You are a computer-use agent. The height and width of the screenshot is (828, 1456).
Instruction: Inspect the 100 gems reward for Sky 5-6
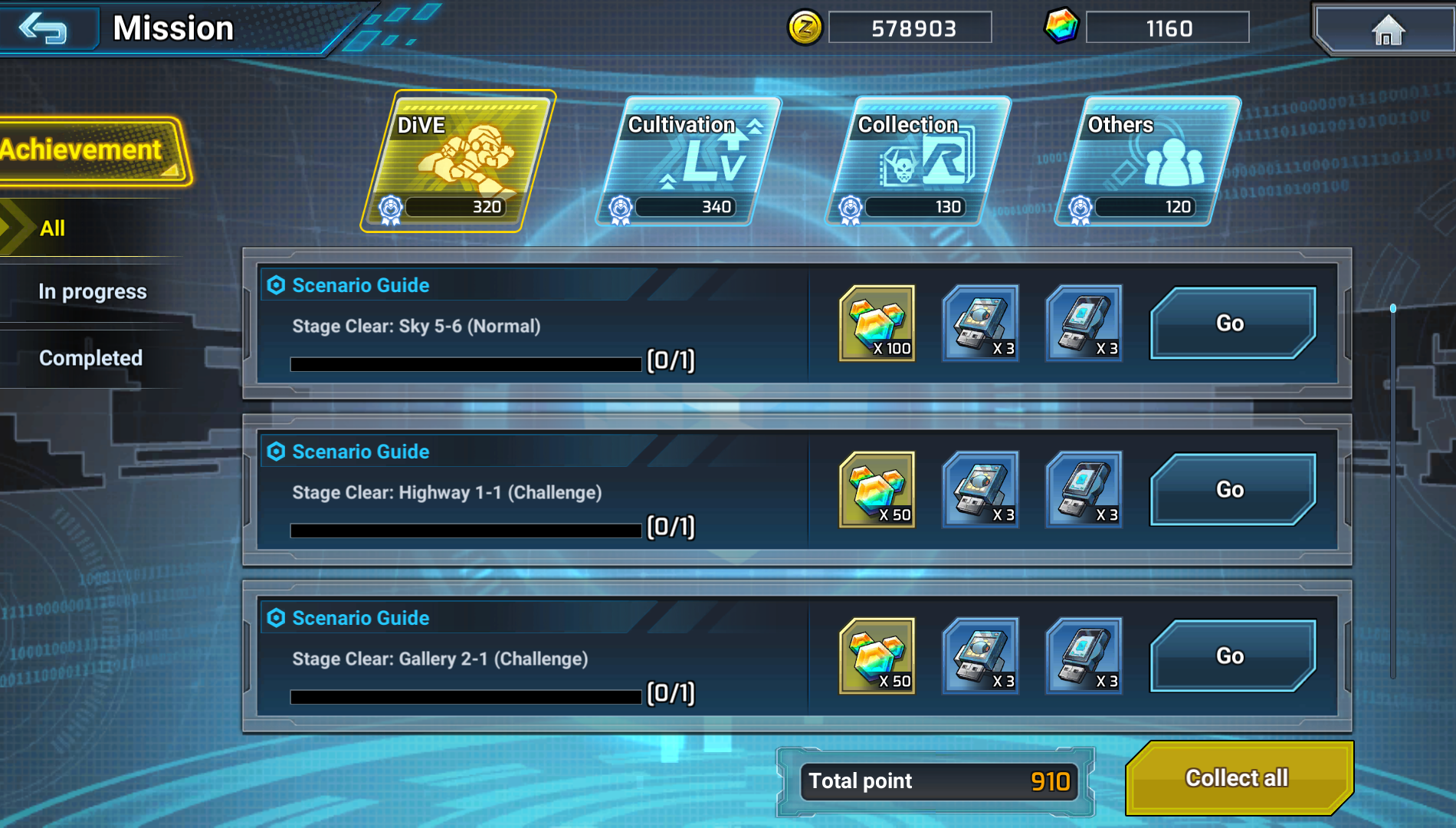tap(877, 324)
